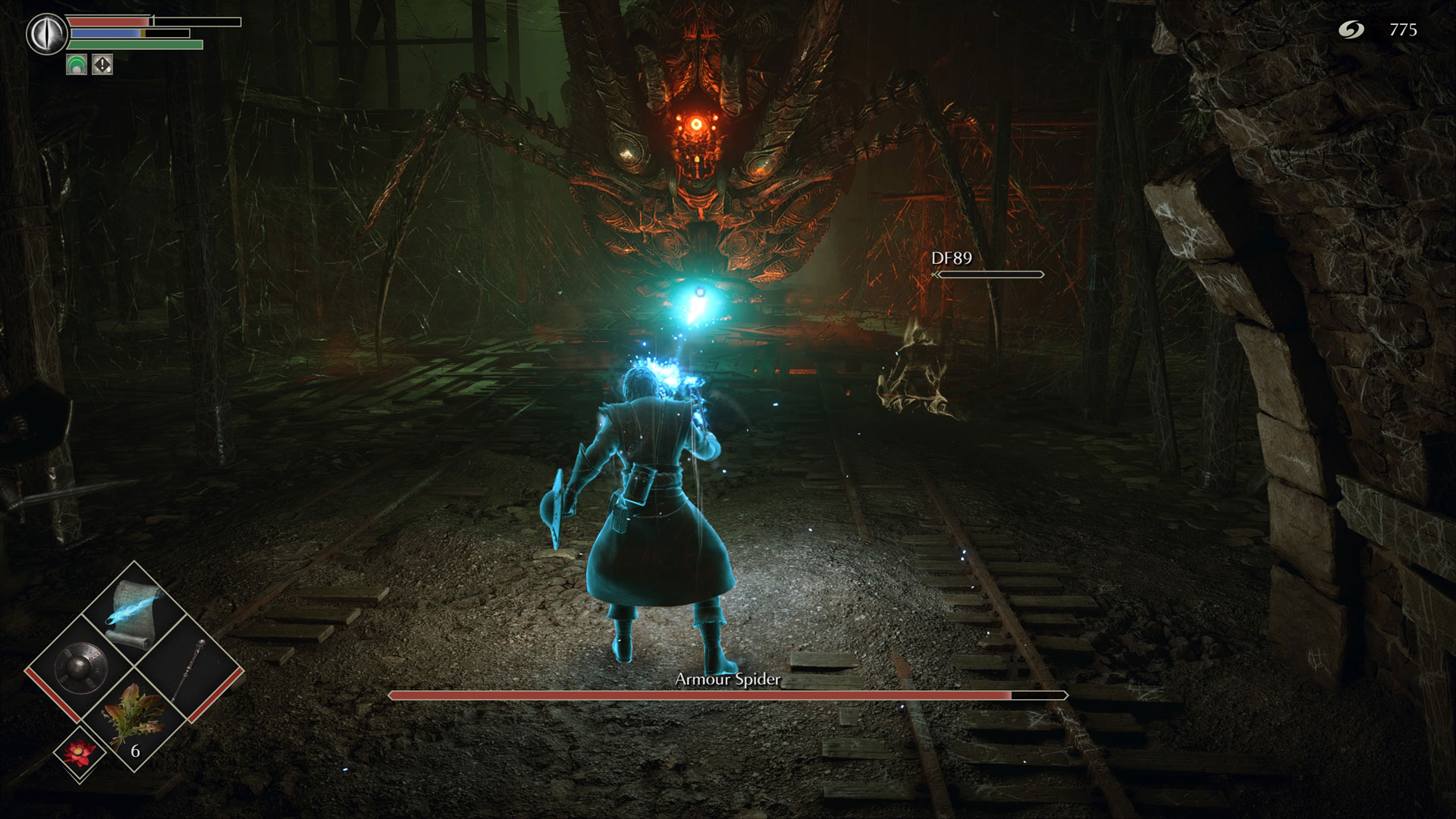Click the white eye character emblem
This screenshot has width=1456, height=819.
47,33
